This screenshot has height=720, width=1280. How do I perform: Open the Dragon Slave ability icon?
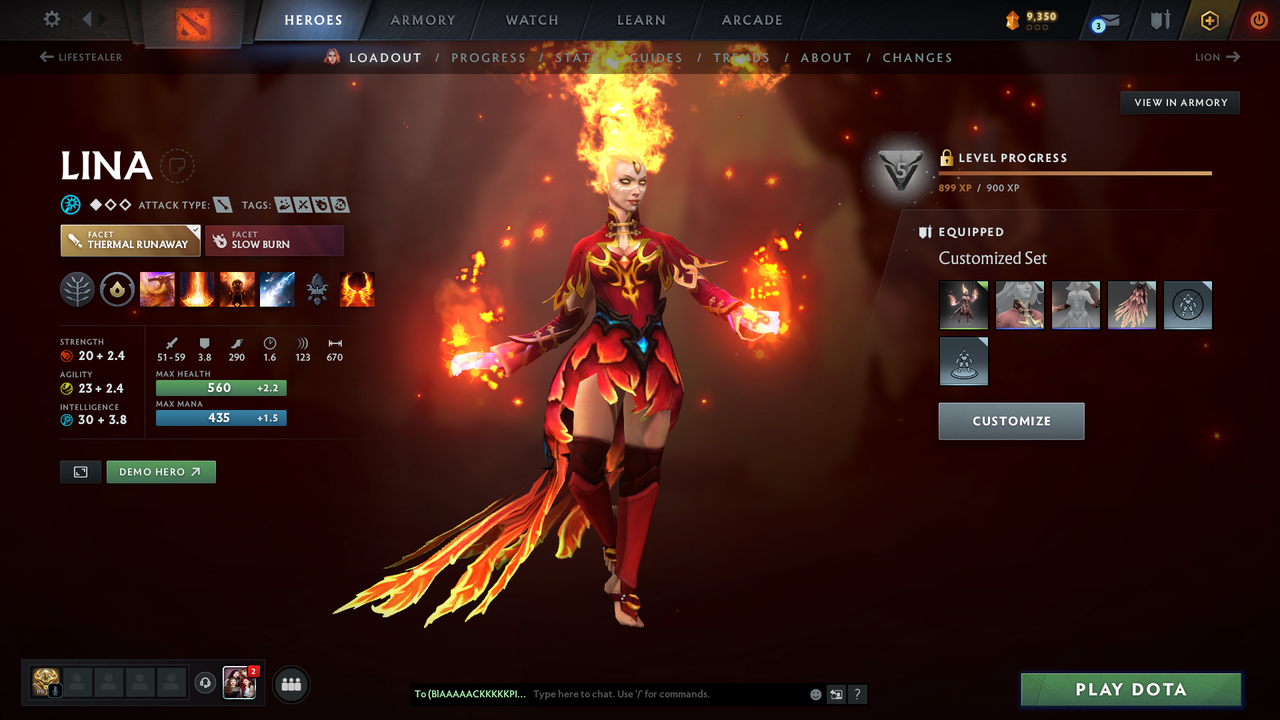[x=157, y=289]
